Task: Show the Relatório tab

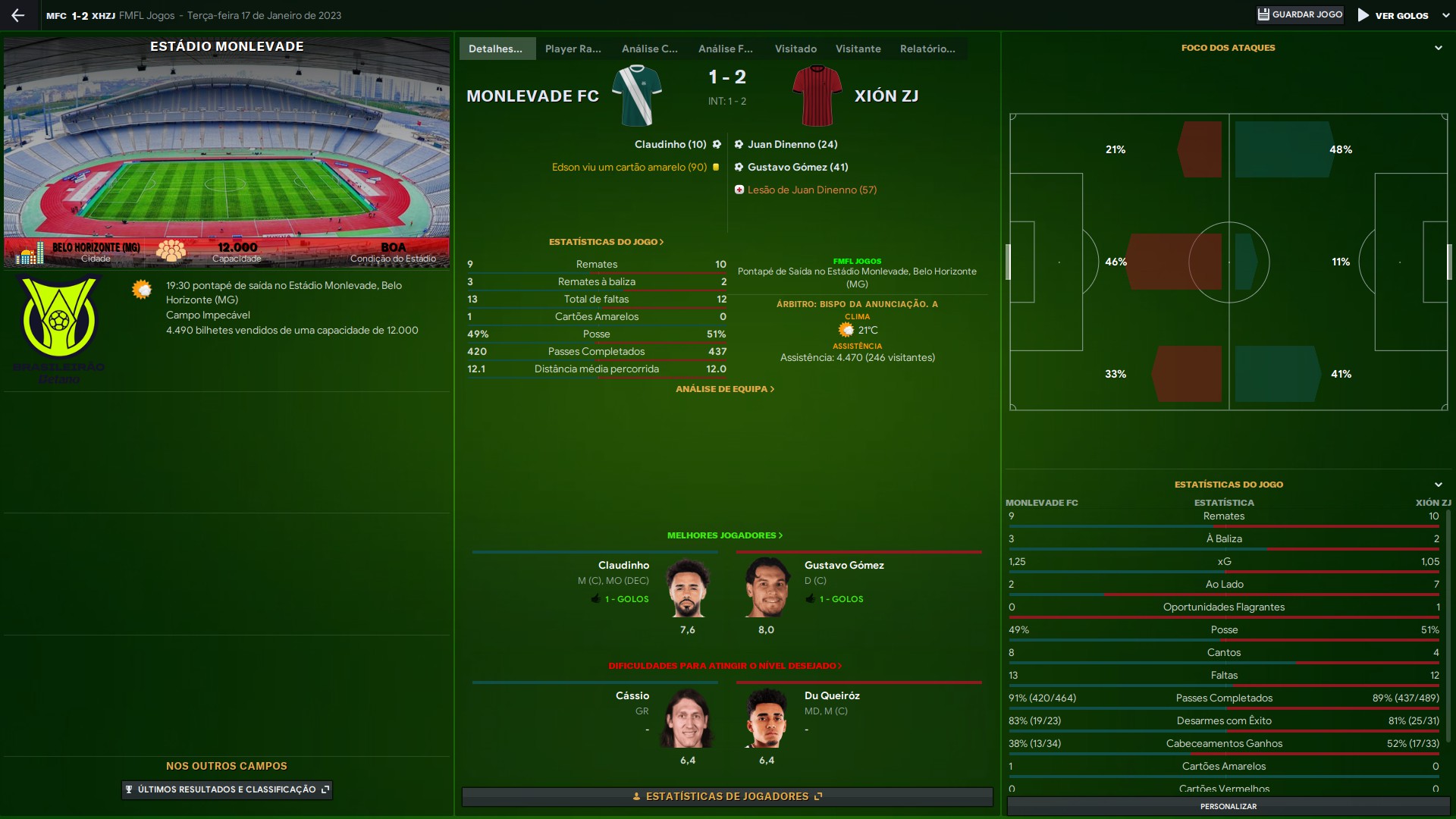Action: click(x=927, y=49)
